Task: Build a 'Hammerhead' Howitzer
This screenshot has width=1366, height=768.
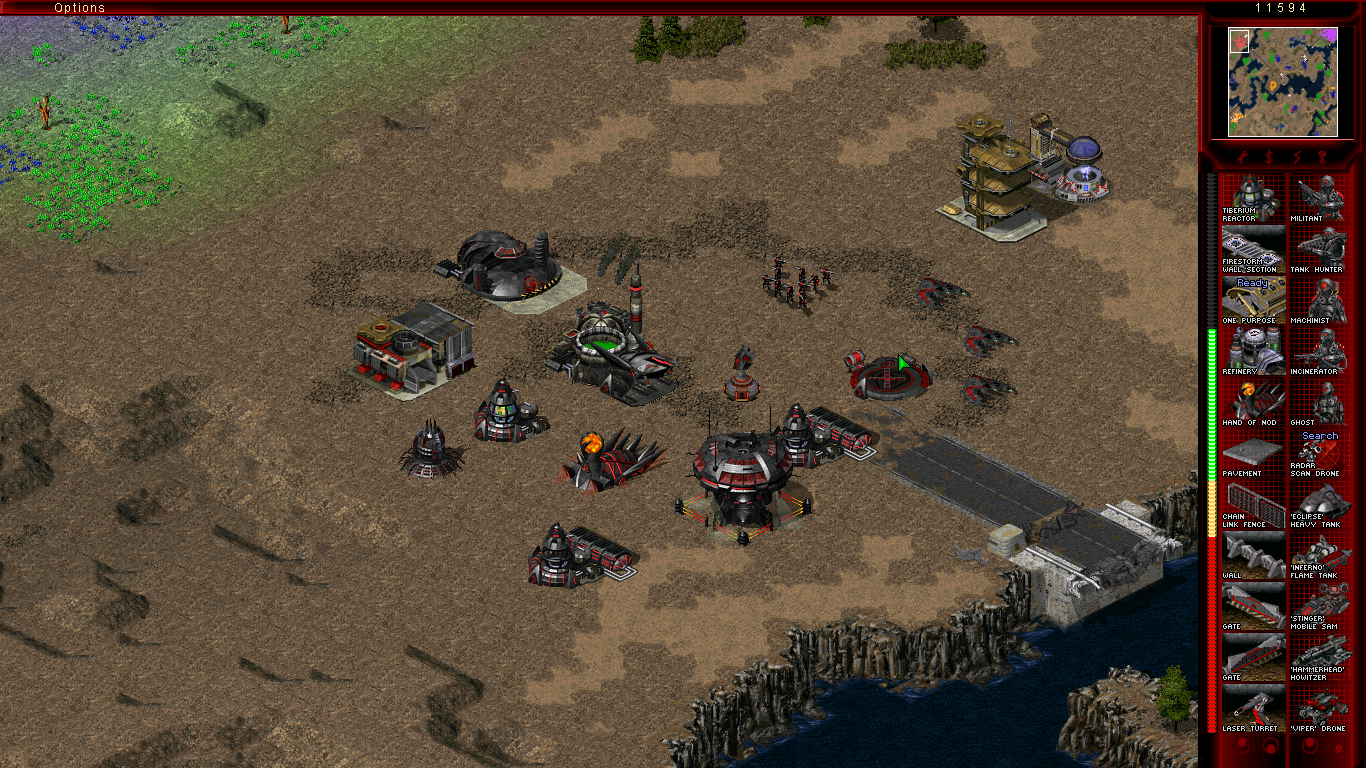Action: pos(1320,657)
